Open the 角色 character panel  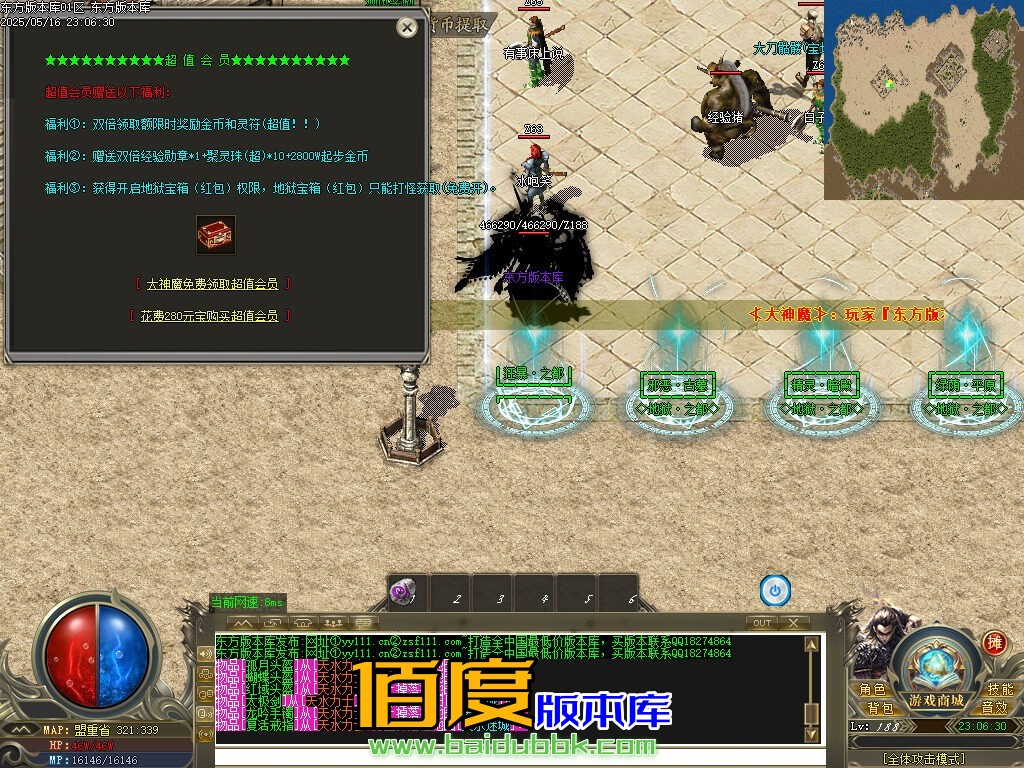873,690
